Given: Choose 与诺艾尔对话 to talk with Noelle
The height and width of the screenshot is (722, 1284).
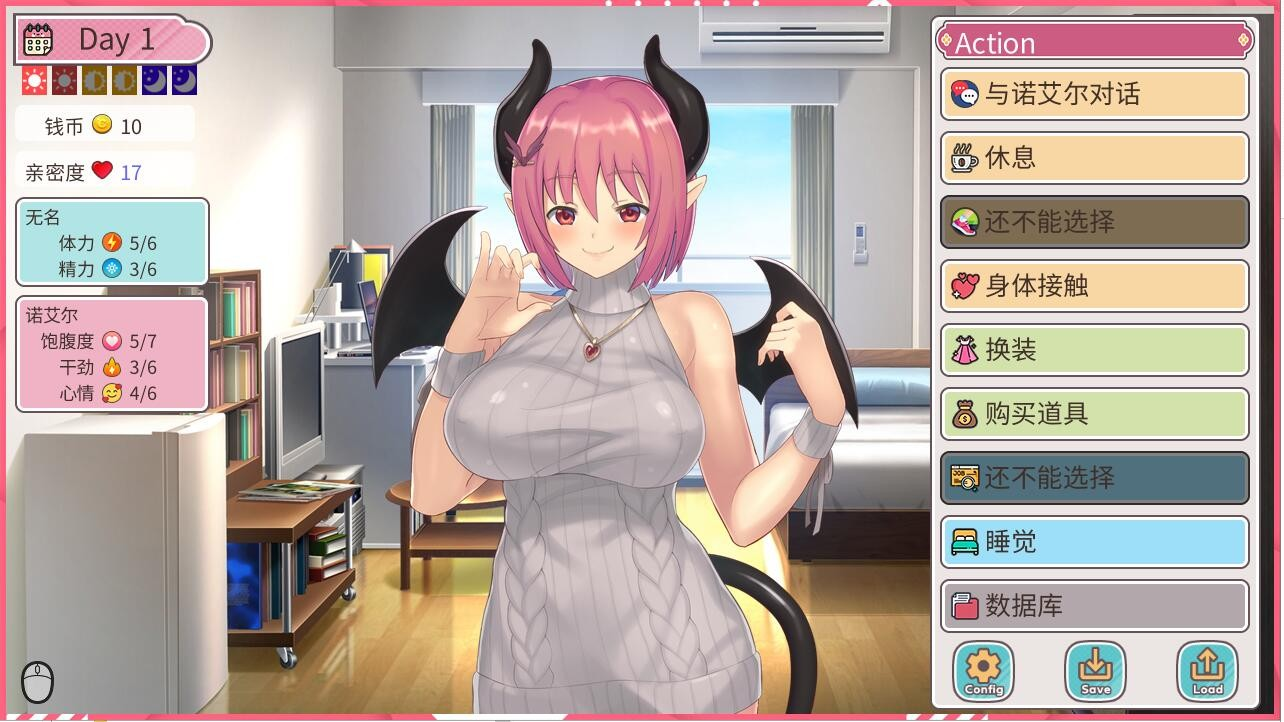Looking at the screenshot, I should 1094,95.
